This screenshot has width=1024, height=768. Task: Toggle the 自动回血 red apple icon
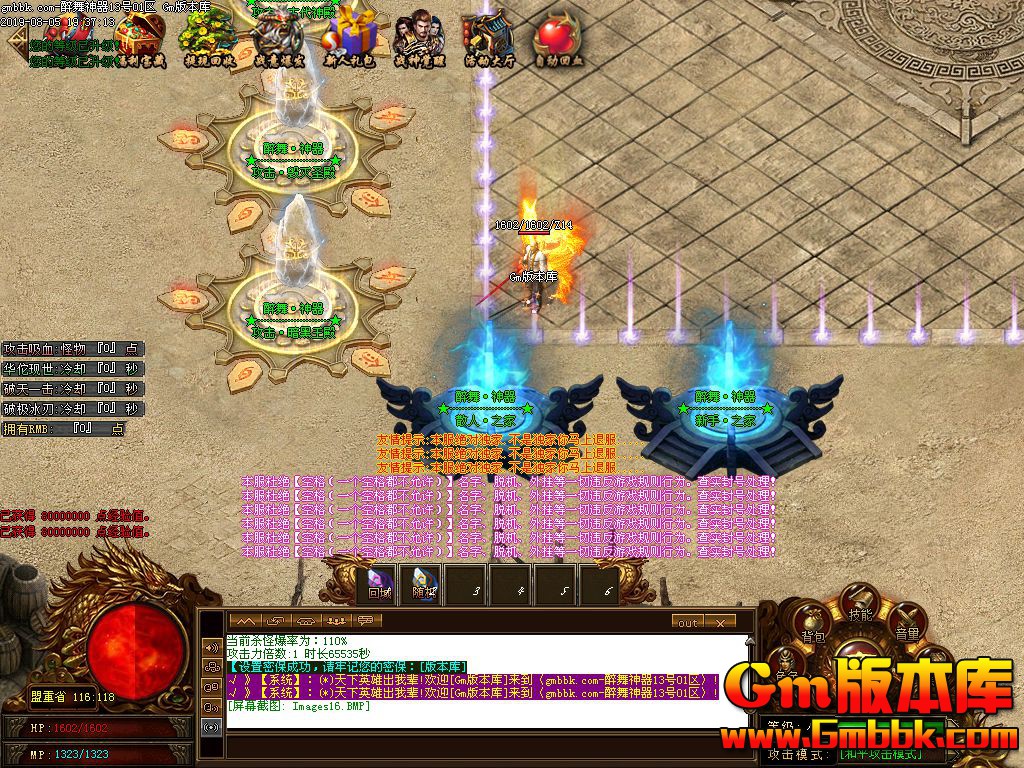click(x=557, y=38)
